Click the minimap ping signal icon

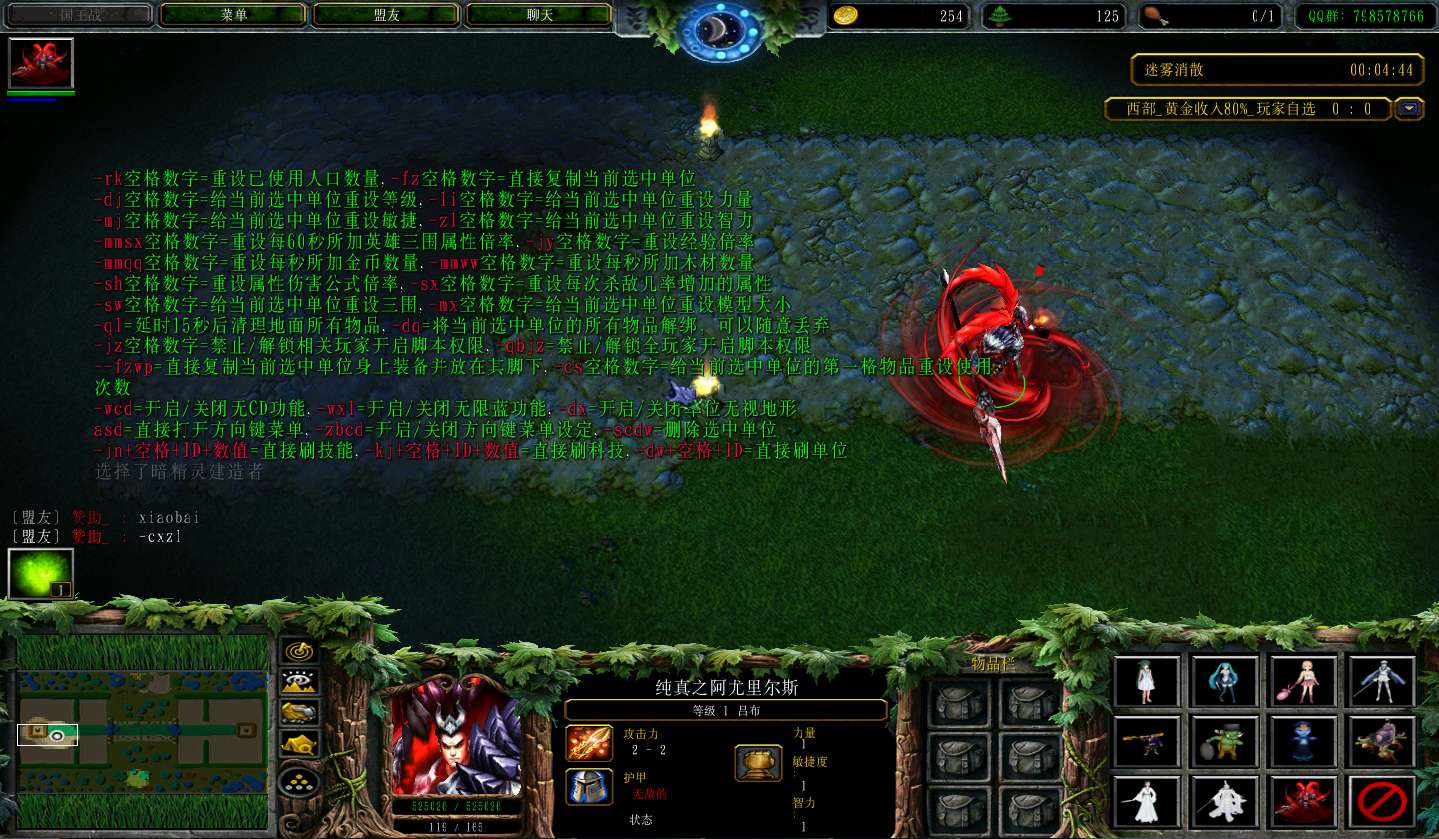point(299,652)
